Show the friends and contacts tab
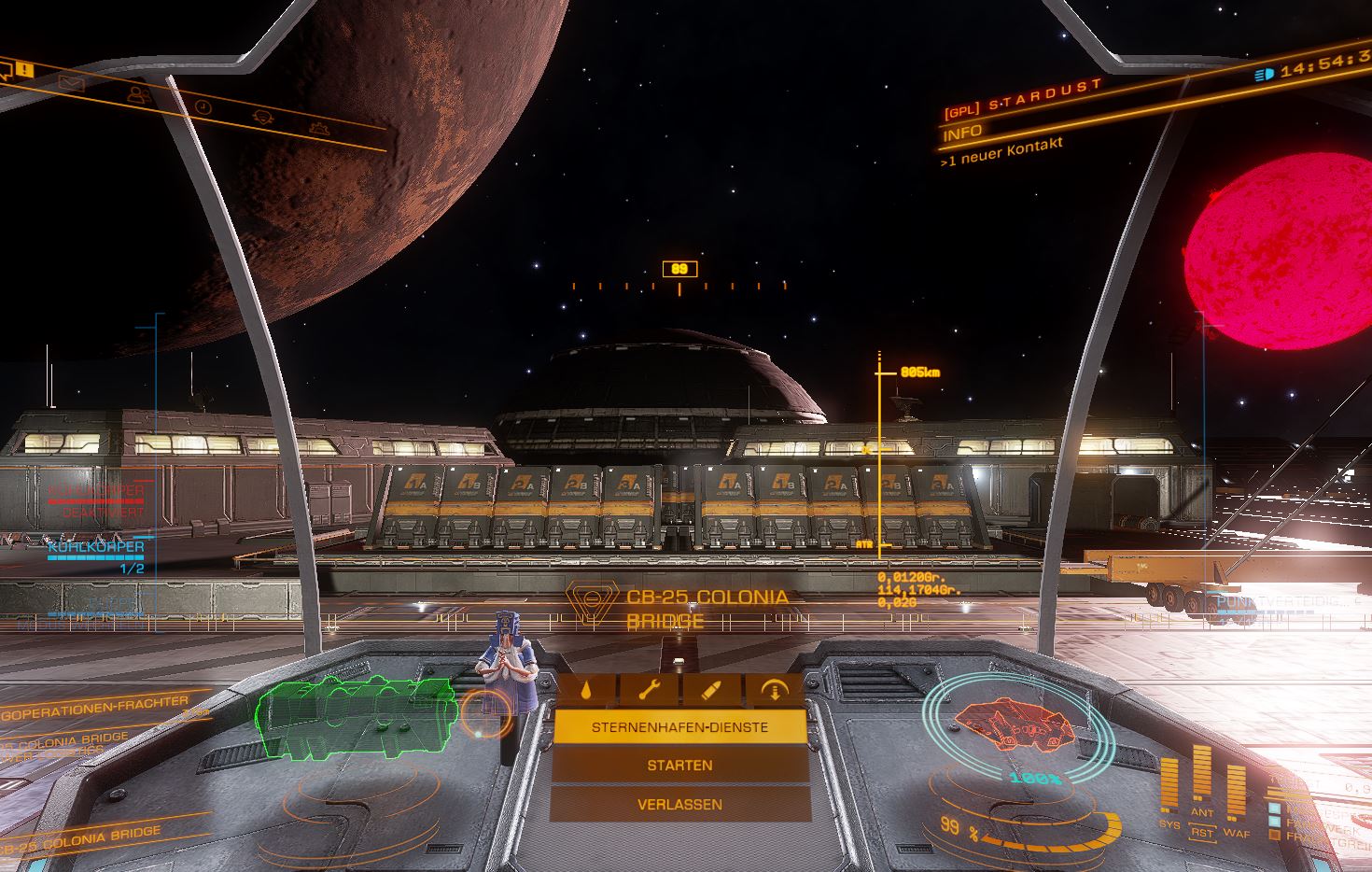1372x872 pixels. [138, 94]
